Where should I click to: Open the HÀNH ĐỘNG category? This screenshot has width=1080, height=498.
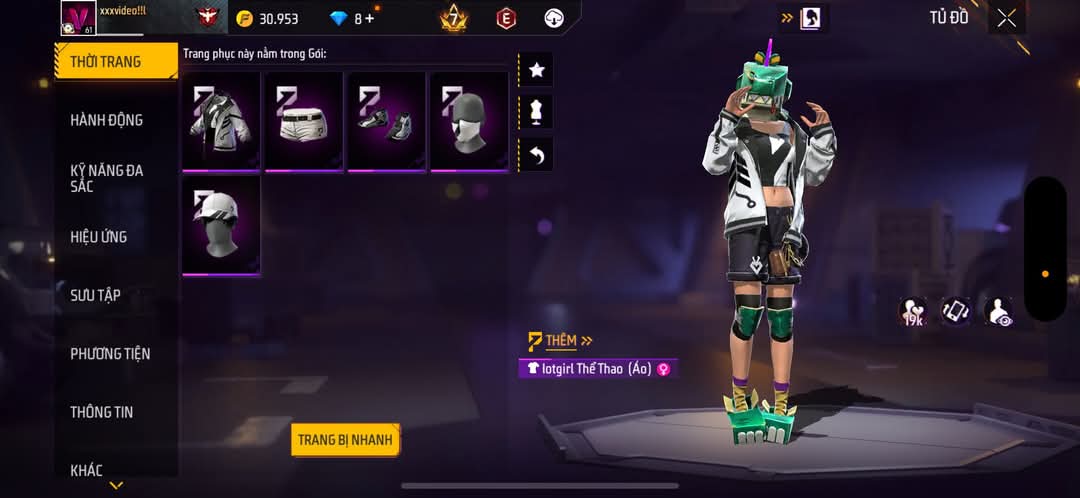pos(106,120)
